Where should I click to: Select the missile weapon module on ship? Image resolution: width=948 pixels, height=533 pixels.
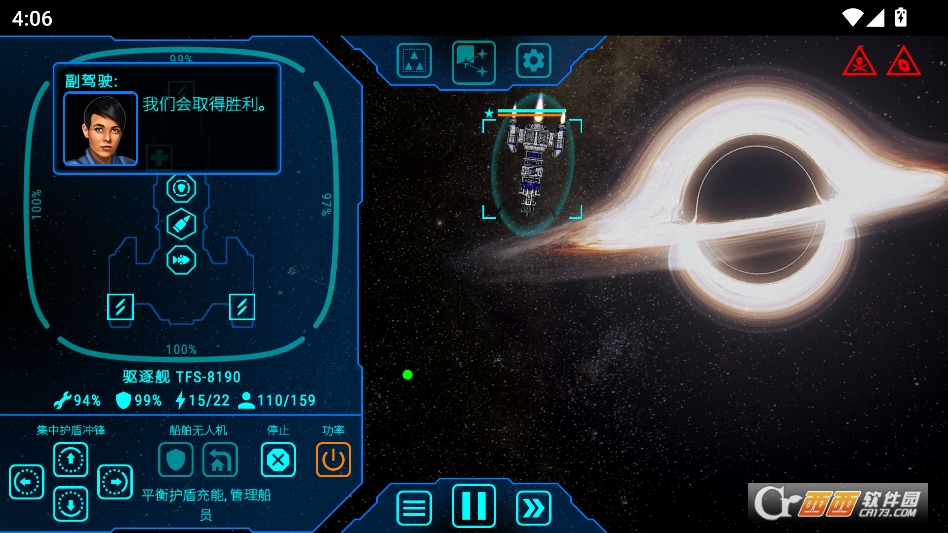coord(181,224)
